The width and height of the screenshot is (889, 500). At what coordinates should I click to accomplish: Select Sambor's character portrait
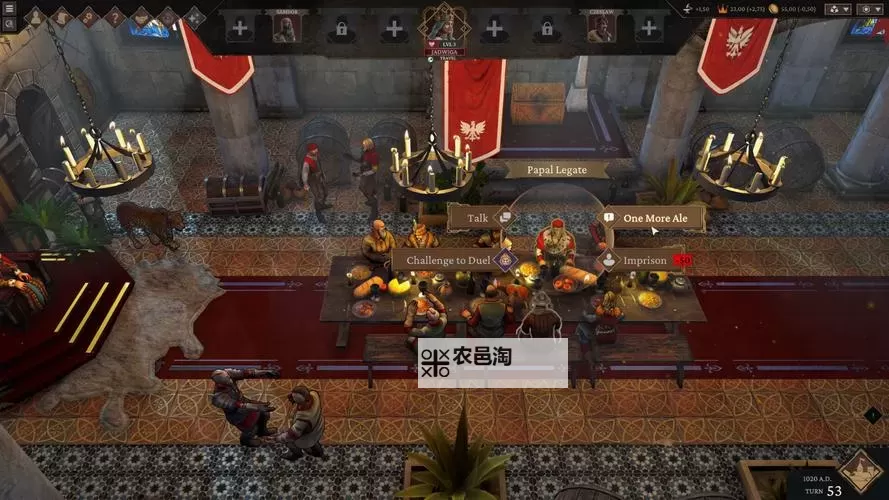point(286,28)
